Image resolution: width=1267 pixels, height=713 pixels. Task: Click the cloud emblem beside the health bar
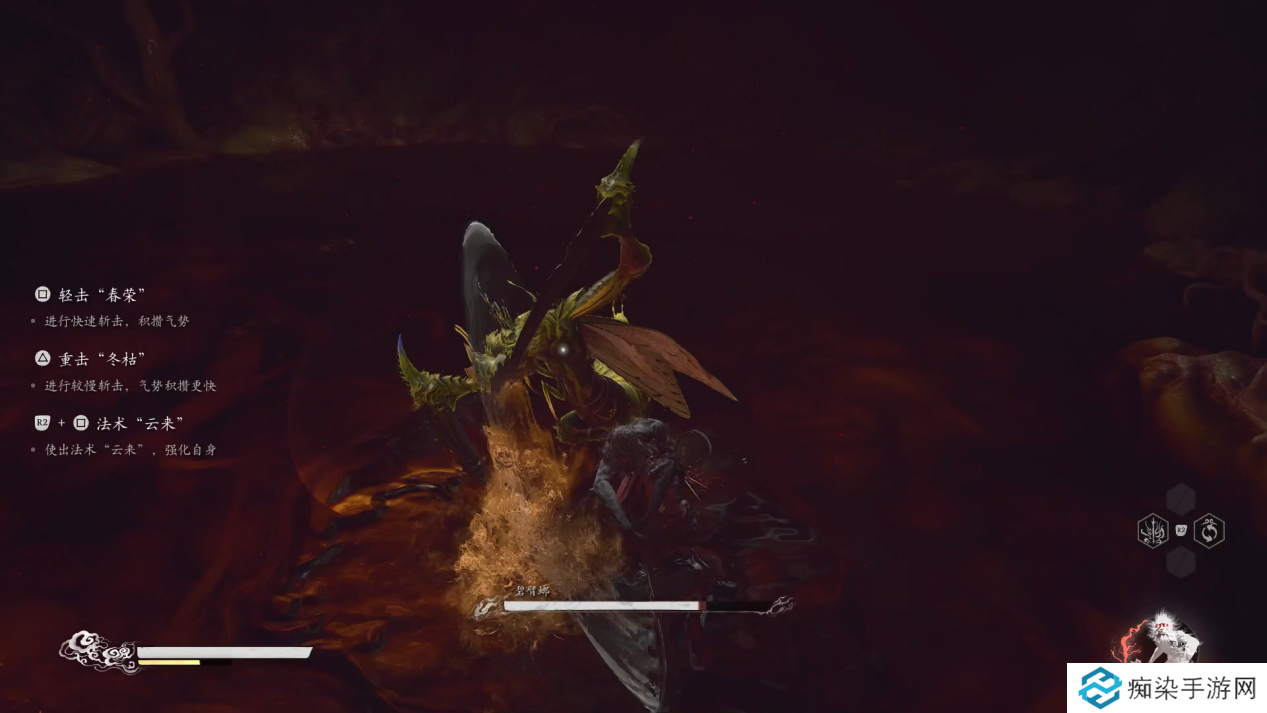click(97, 653)
